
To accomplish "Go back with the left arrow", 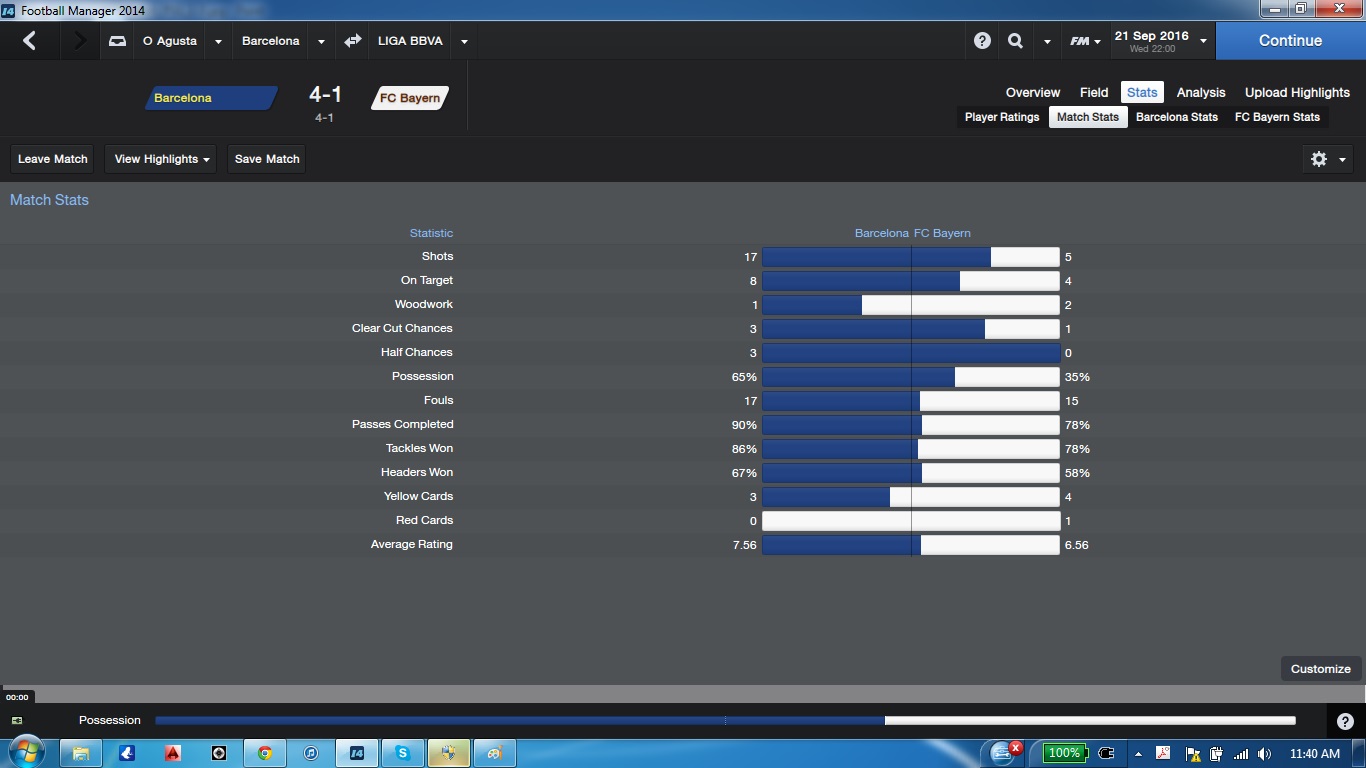I will tap(29, 41).
